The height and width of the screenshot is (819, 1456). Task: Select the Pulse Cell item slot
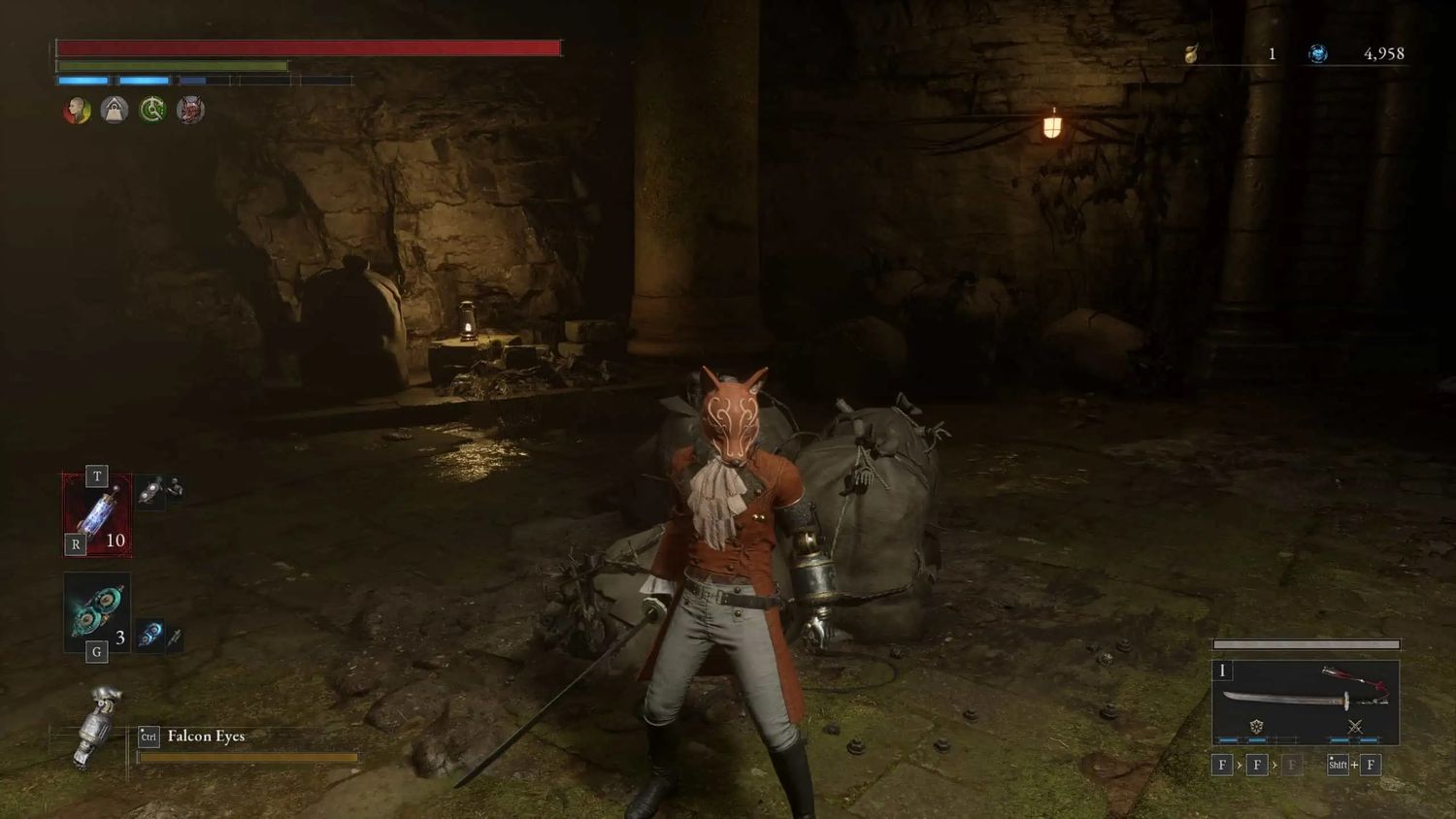point(97,514)
